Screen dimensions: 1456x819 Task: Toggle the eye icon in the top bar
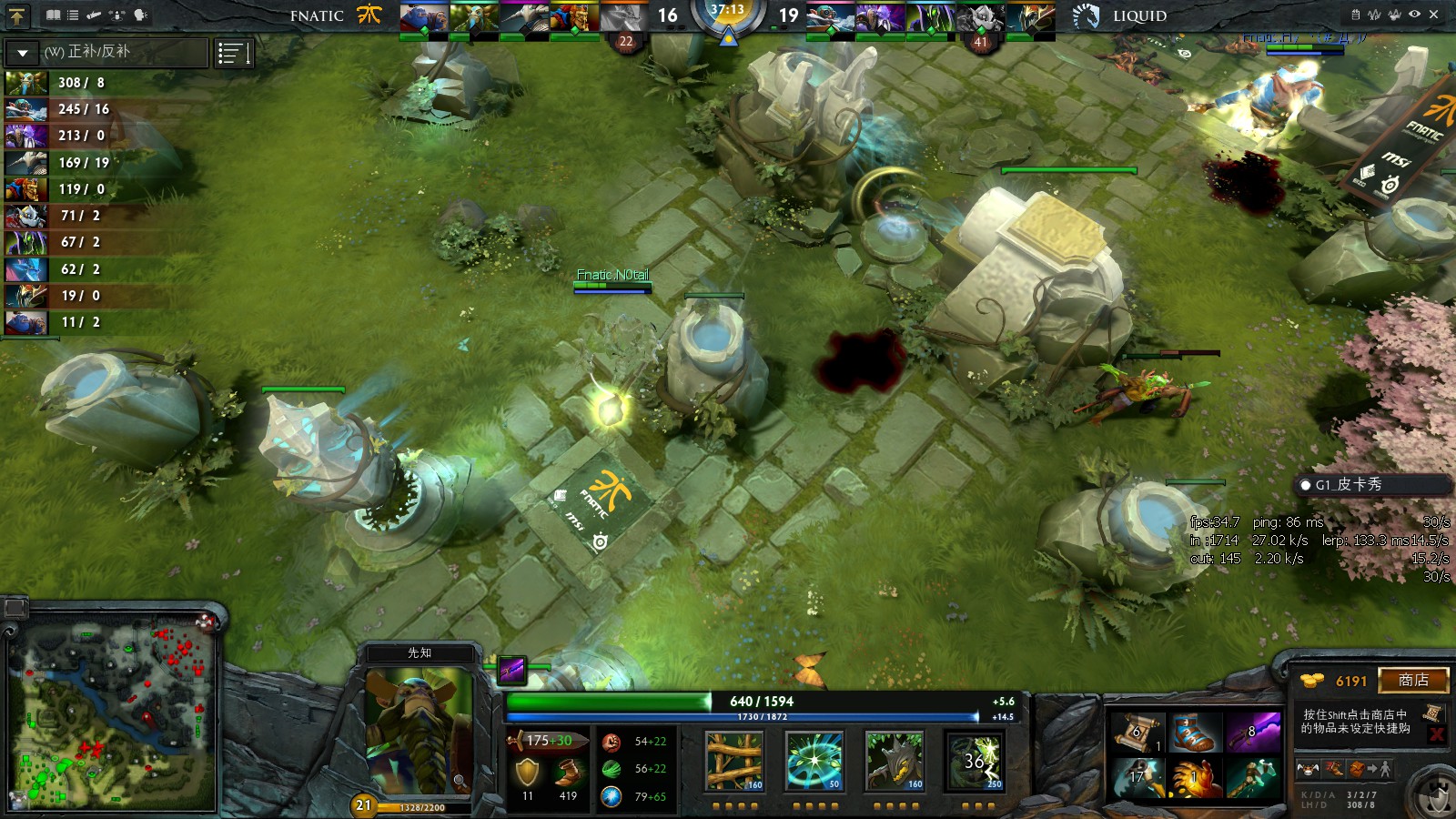pyautogui.click(x=1414, y=15)
